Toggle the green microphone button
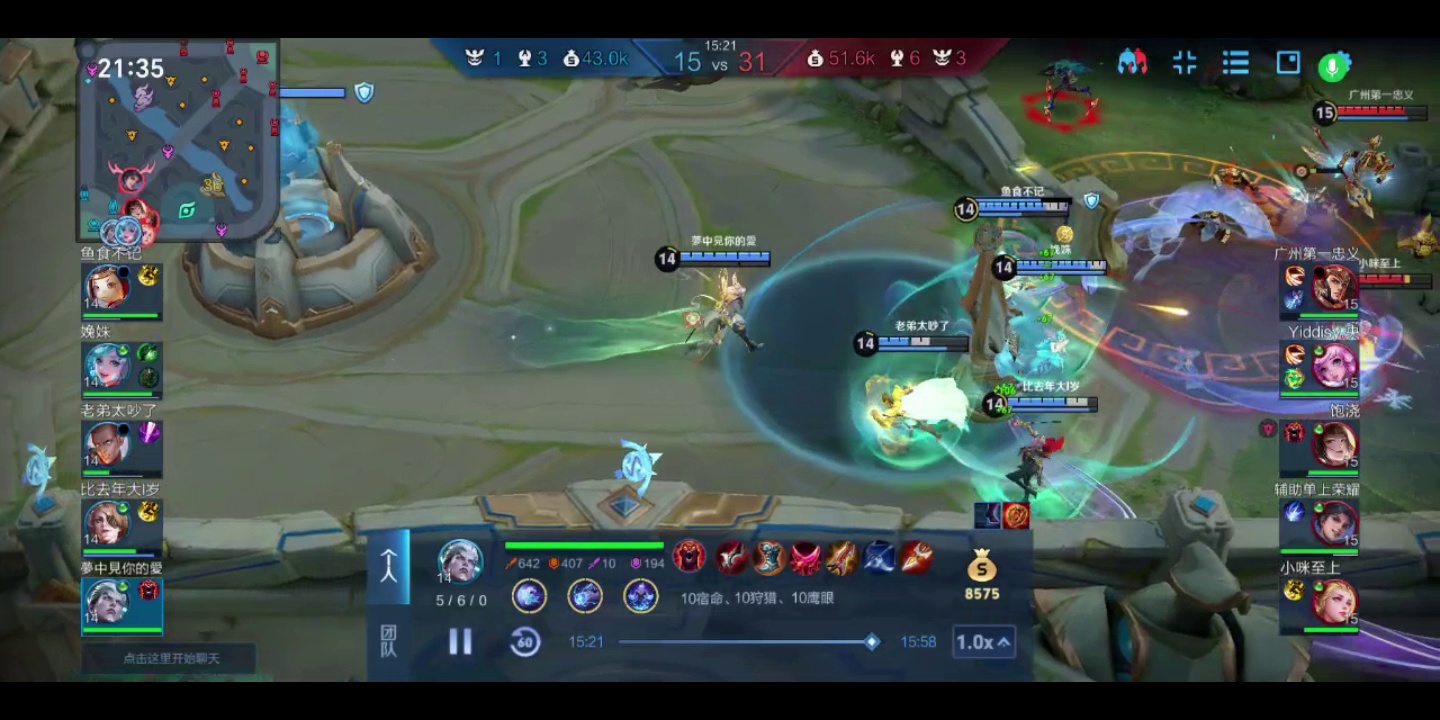Viewport: 1440px width, 720px height. click(x=1332, y=66)
